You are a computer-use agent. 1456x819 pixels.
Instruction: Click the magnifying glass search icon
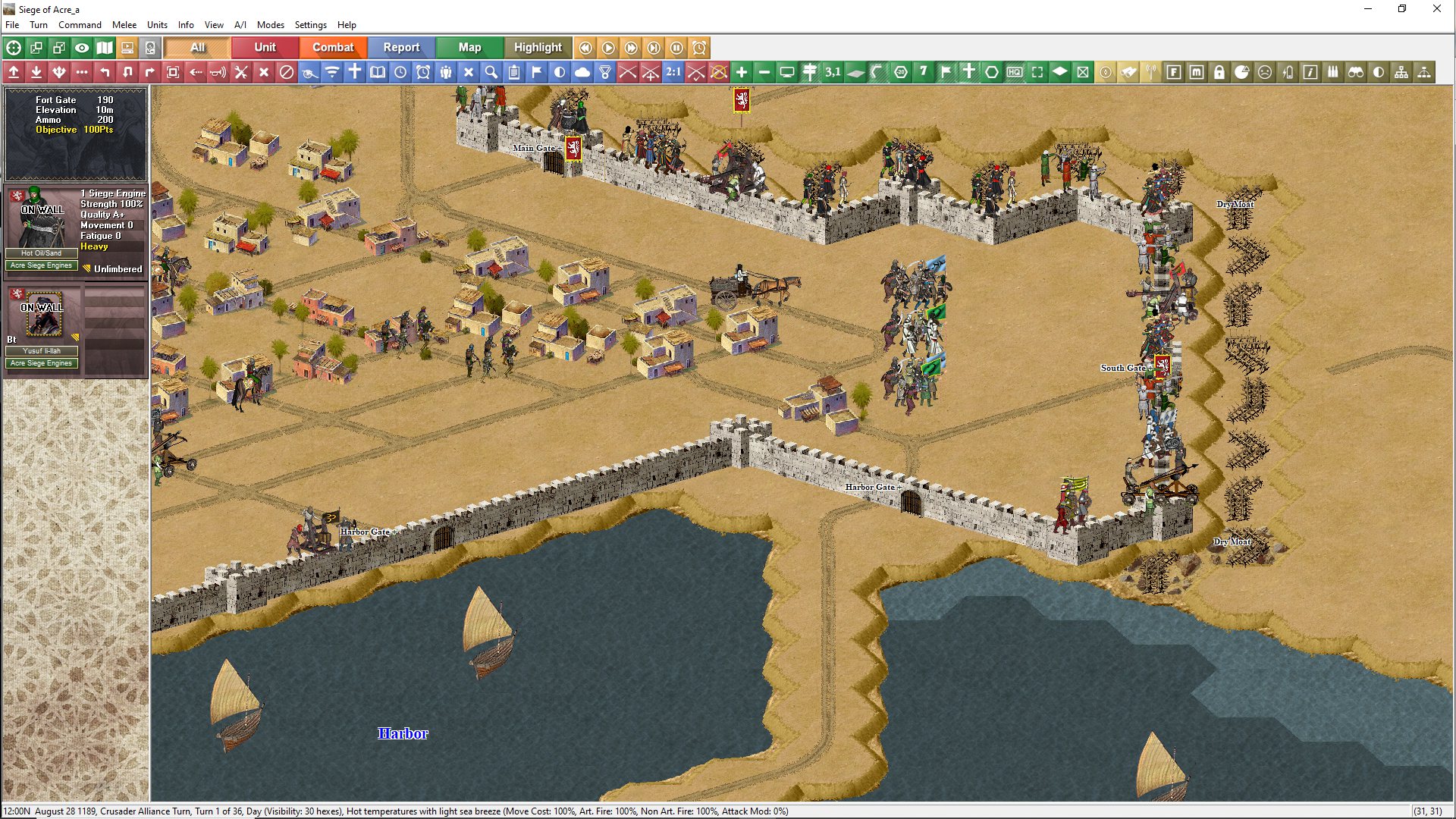(491, 72)
